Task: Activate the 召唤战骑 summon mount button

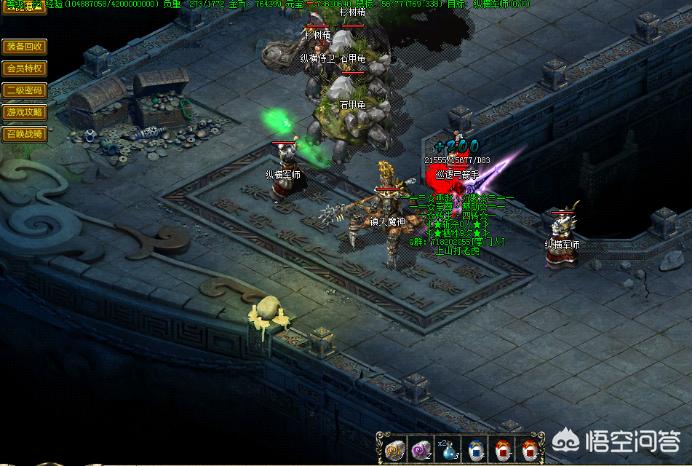Action: click(x=24, y=133)
